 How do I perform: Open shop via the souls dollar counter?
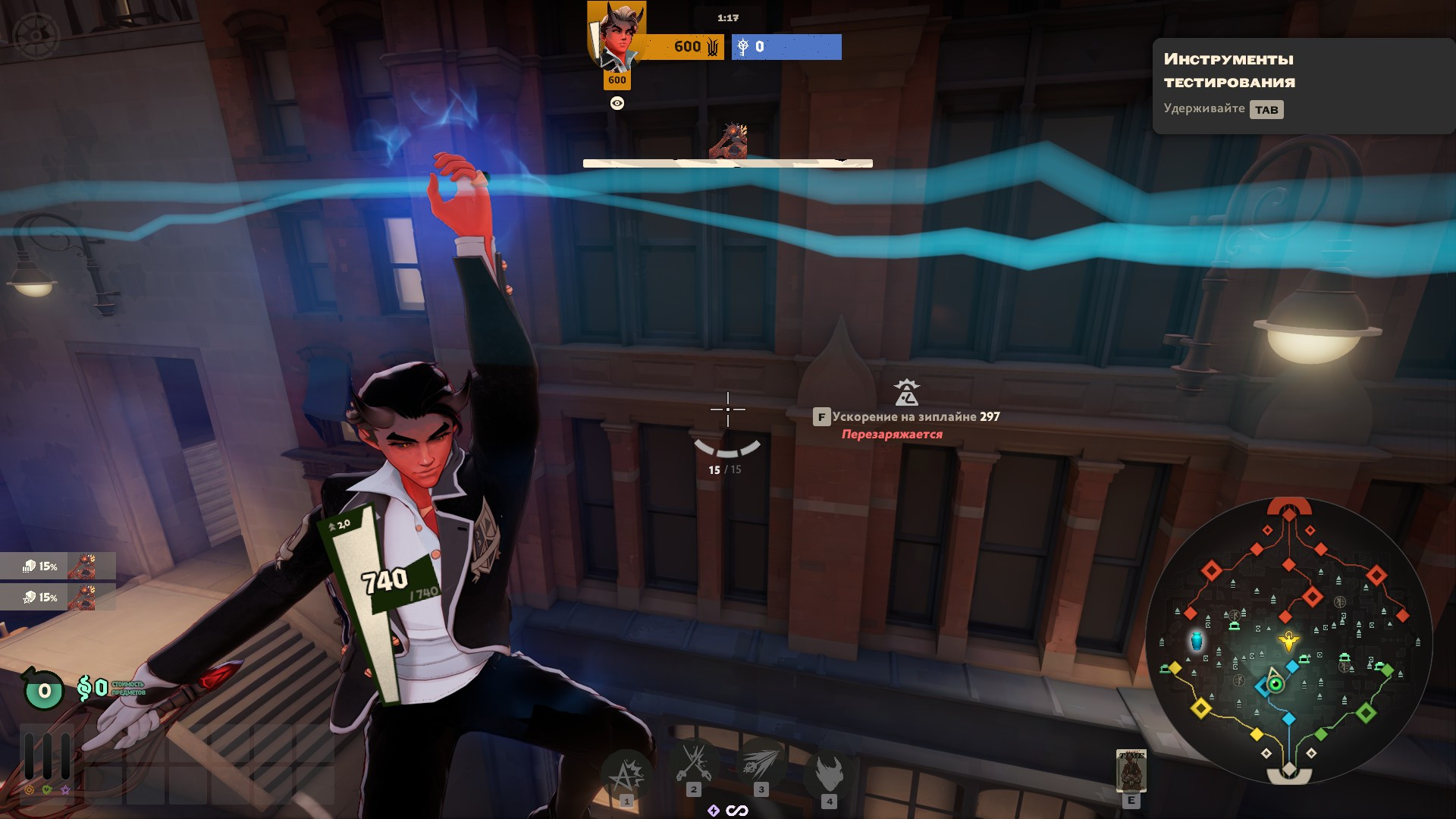click(93, 689)
